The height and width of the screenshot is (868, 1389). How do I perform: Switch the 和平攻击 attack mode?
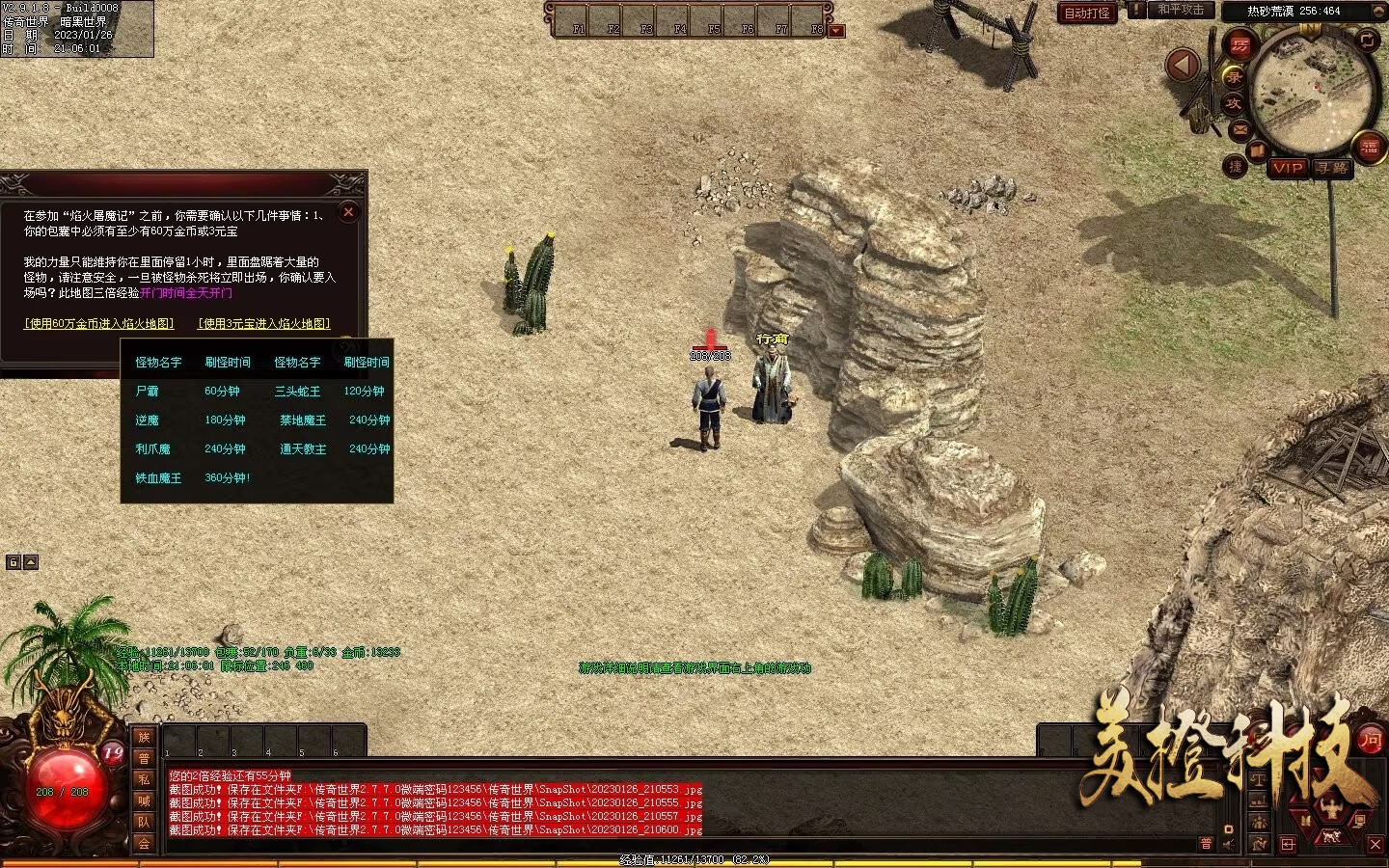1180,10
